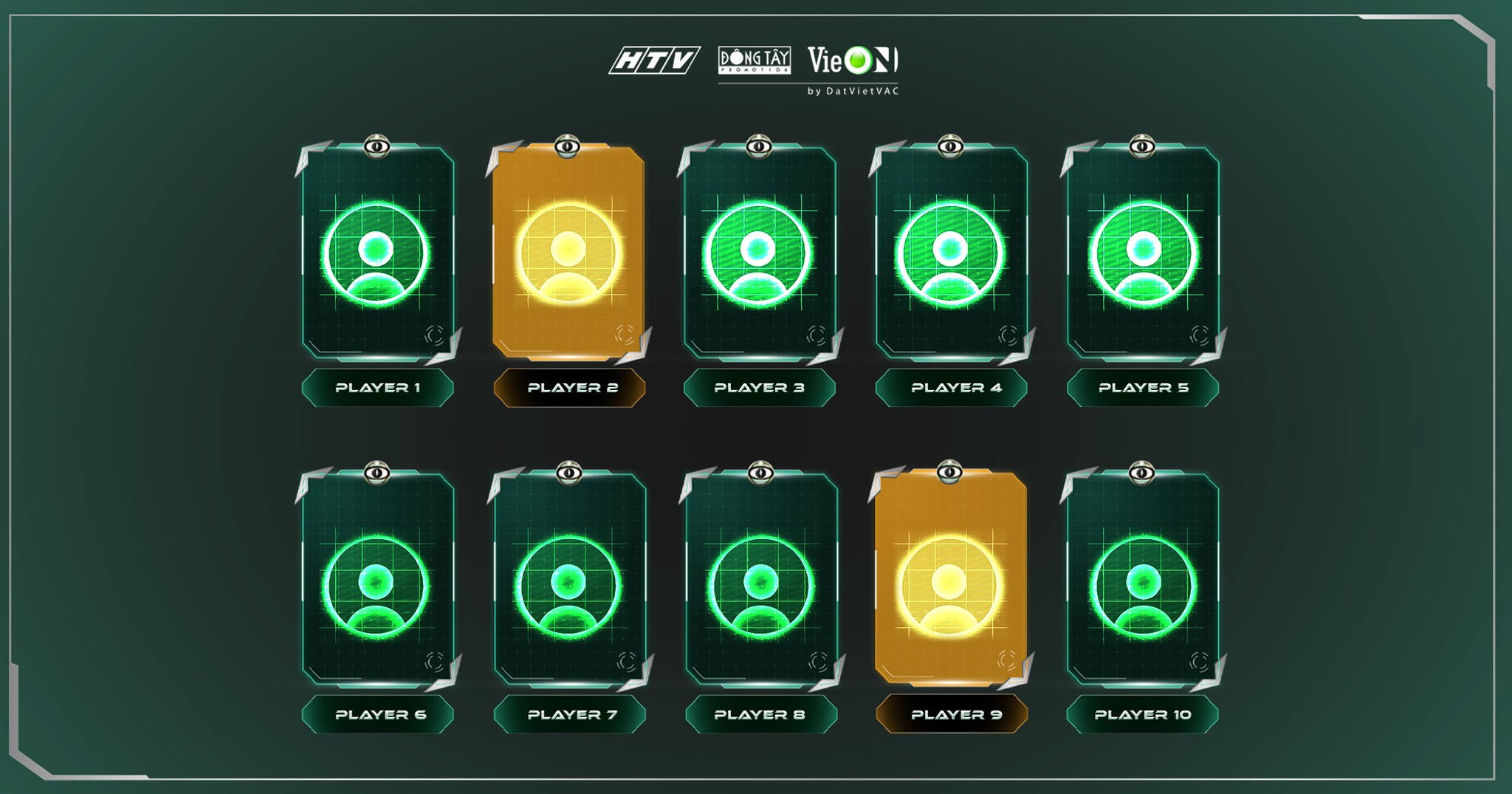Open the VieON logo

coord(853,61)
